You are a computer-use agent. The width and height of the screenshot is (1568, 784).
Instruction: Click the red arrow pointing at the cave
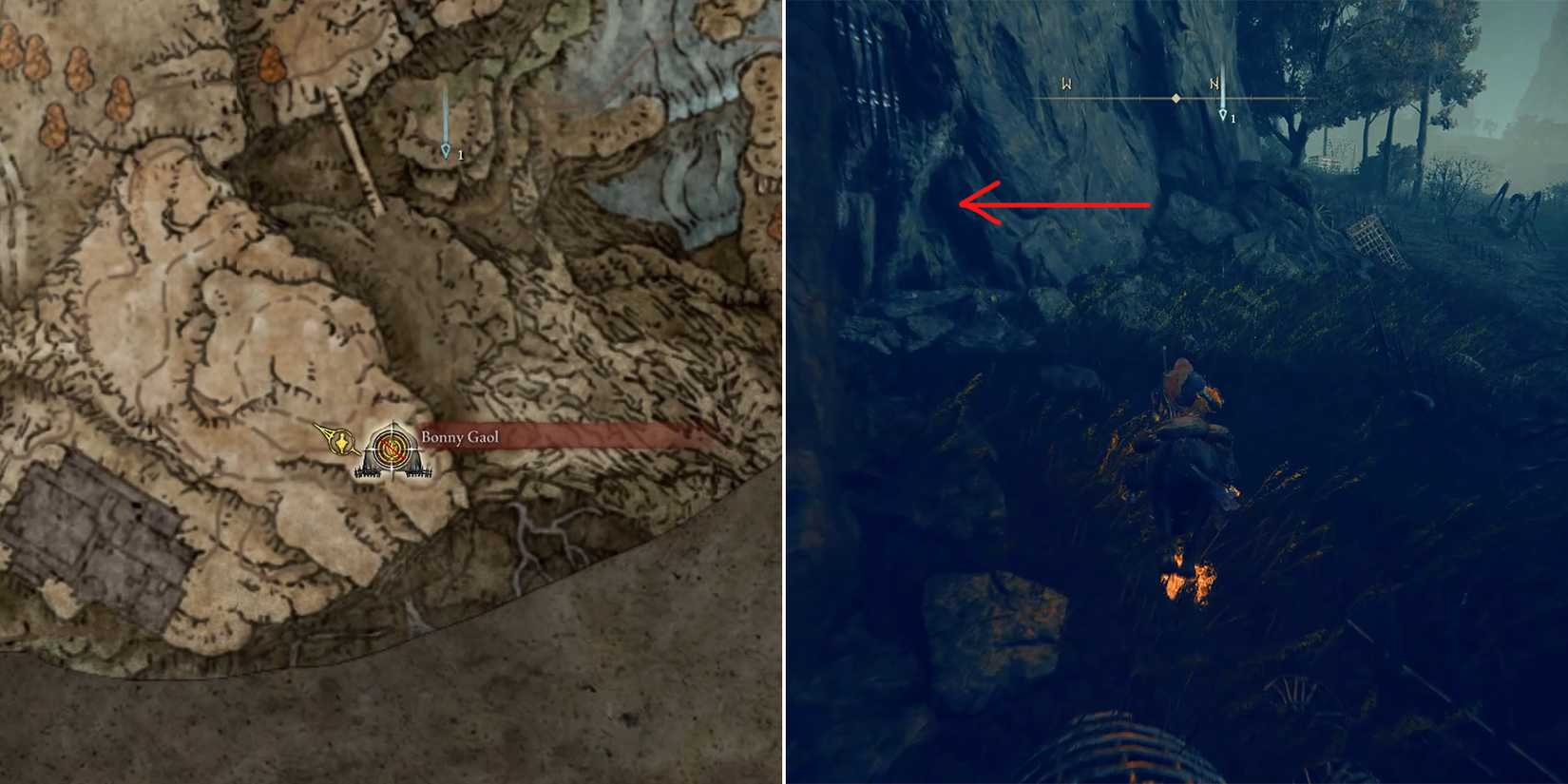pyautogui.click(x=1055, y=201)
